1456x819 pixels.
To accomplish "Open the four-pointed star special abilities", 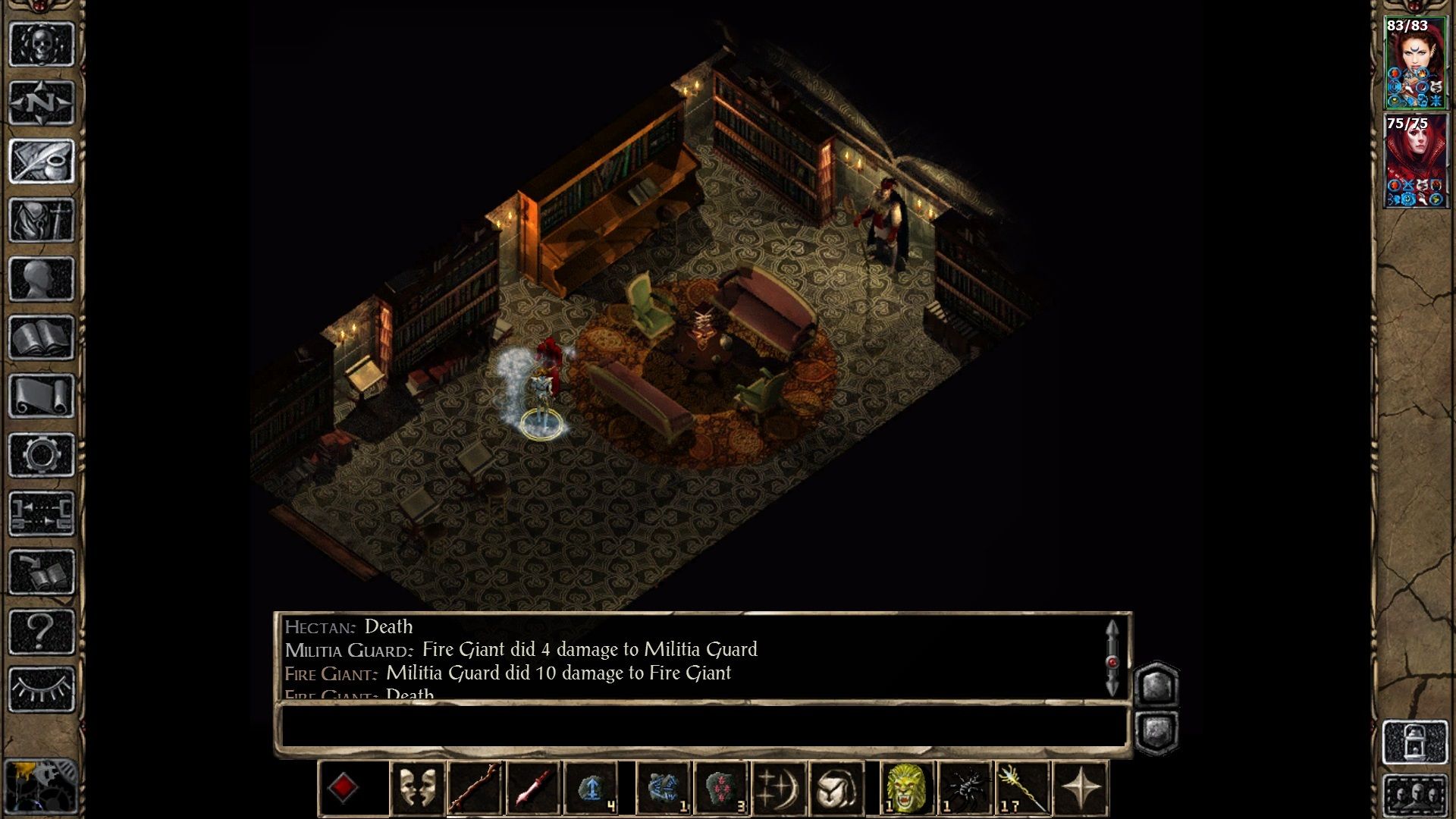I will coord(1081,789).
